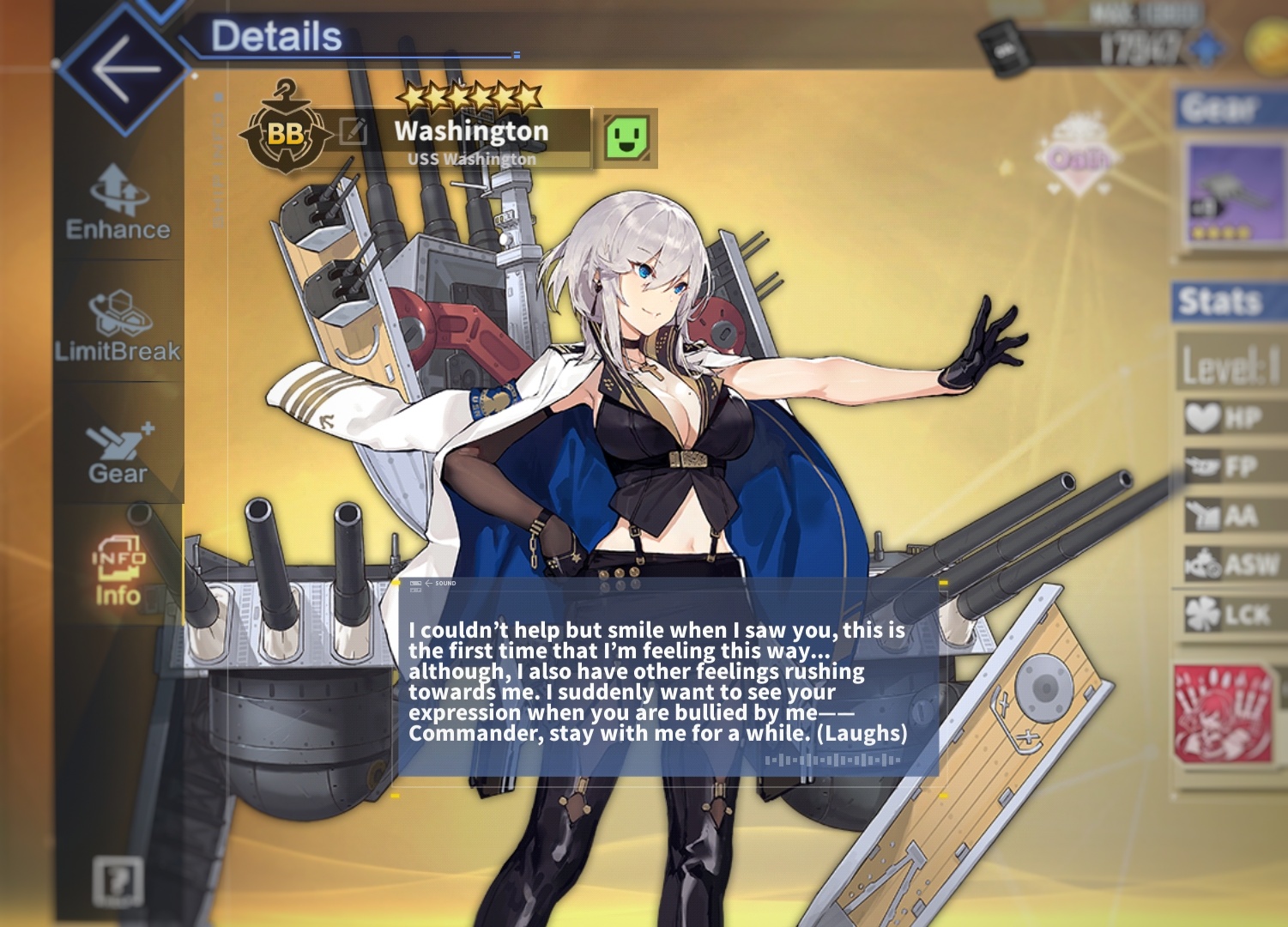Image resolution: width=1288 pixels, height=927 pixels.
Task: Tap the Oath ring icon
Action: click(1079, 156)
